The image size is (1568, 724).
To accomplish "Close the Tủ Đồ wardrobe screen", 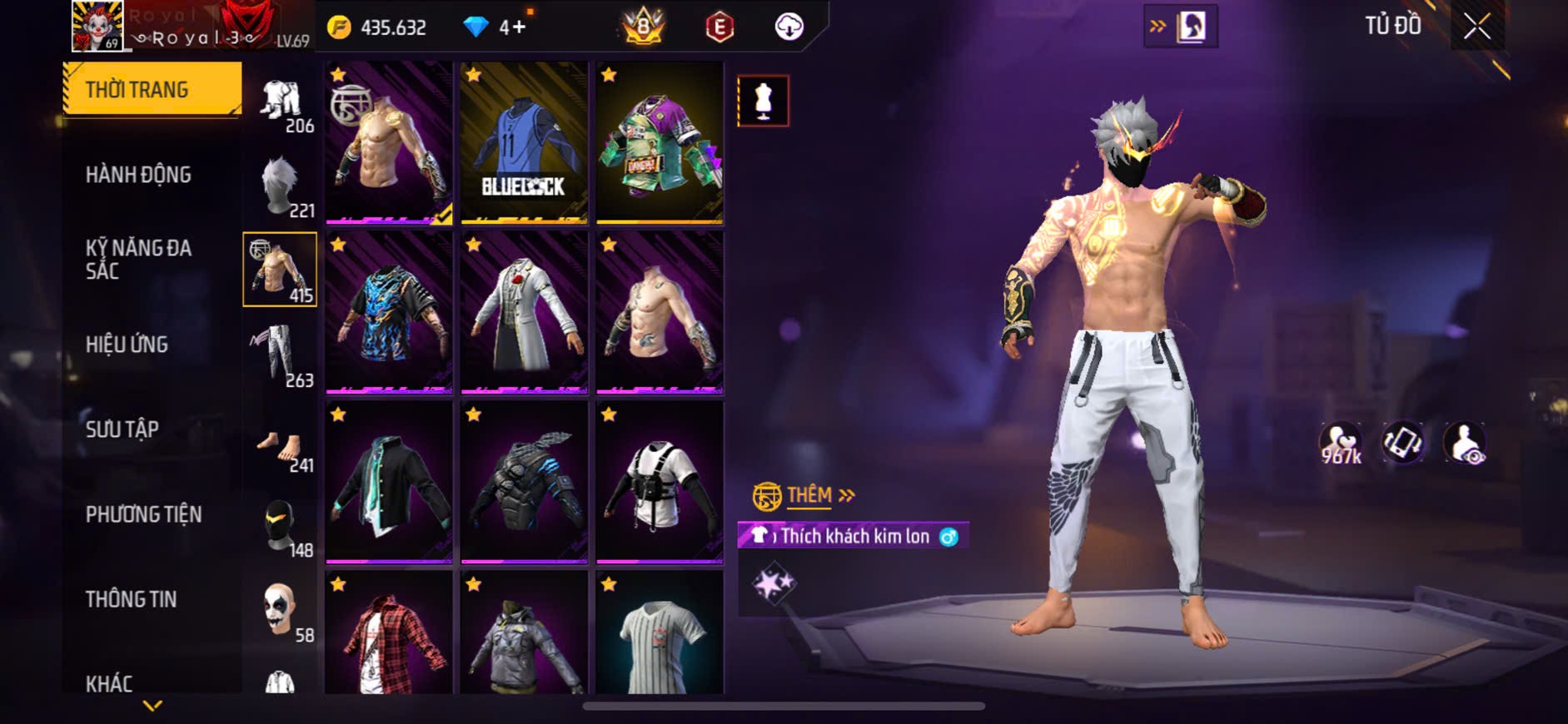I will point(1476,27).
